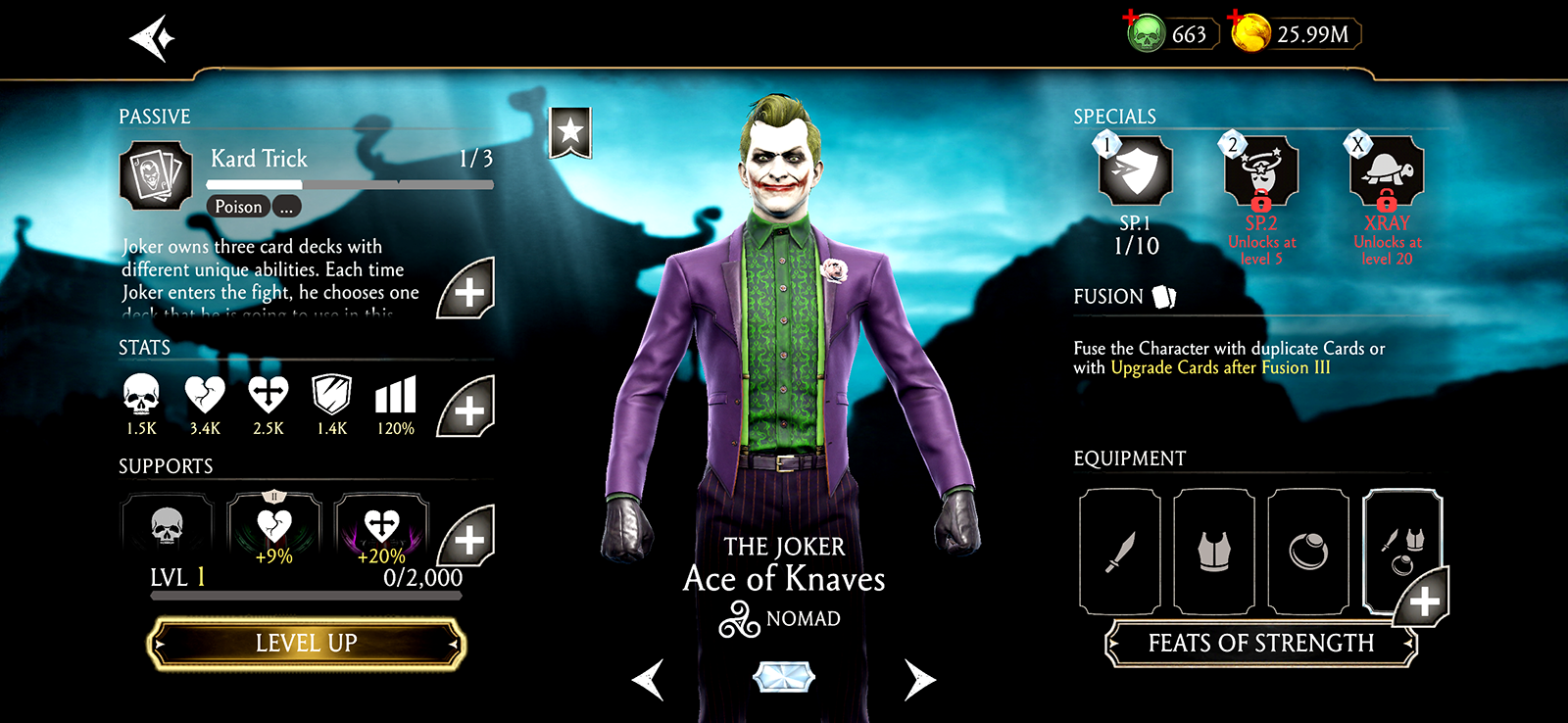The image size is (1568, 723).
Task: Select the locked XRAY attack icon
Action: point(1387,171)
